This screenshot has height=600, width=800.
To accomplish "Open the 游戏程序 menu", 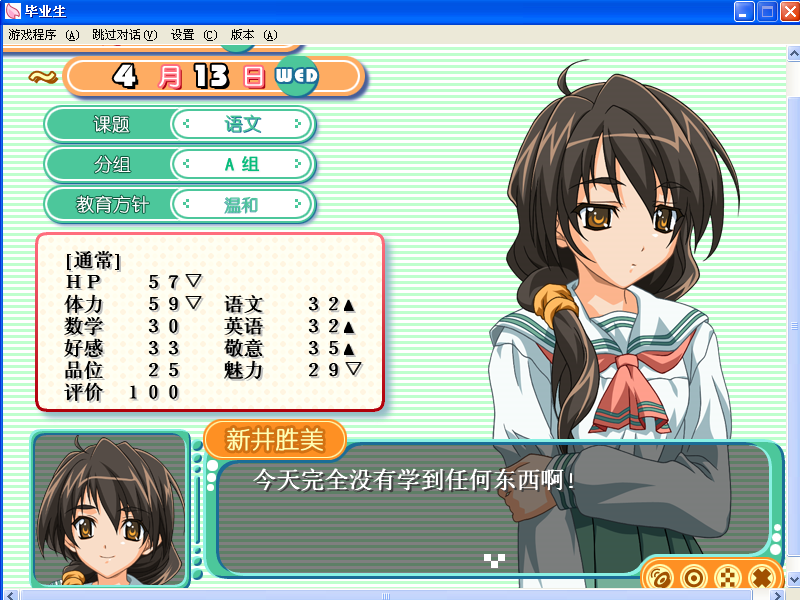I will (x=43, y=34).
